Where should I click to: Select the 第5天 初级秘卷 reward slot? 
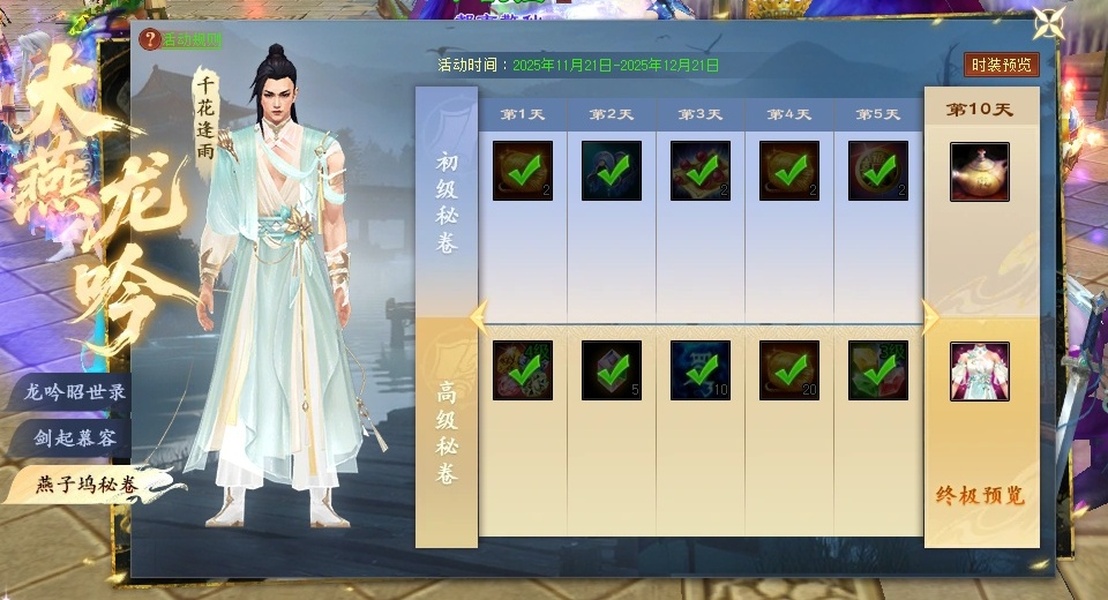pyautogui.click(x=878, y=171)
